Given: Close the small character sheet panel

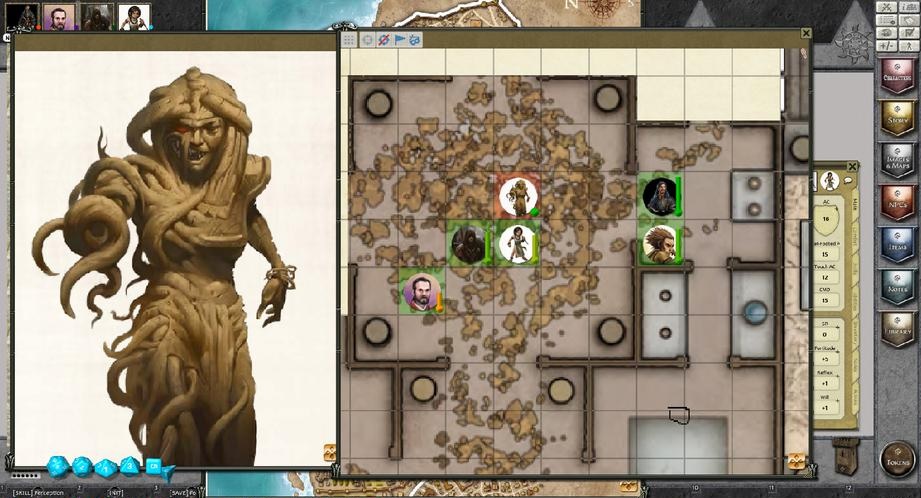Looking at the screenshot, I should tap(852, 167).
